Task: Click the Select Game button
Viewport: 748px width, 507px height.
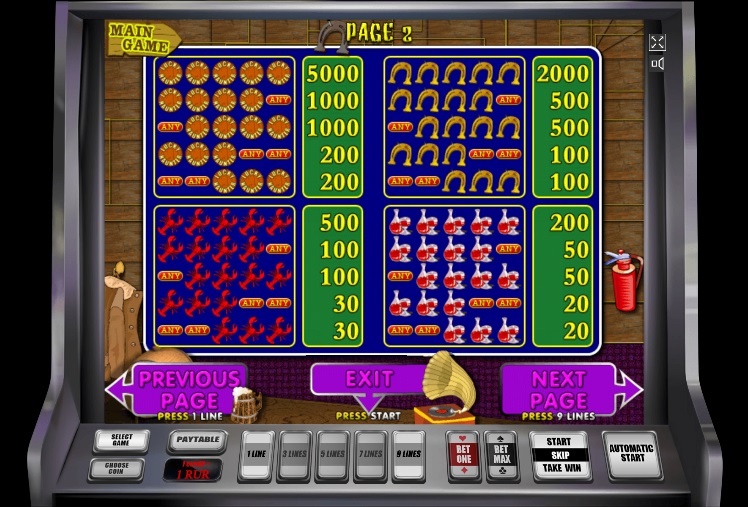Action: 121,440
